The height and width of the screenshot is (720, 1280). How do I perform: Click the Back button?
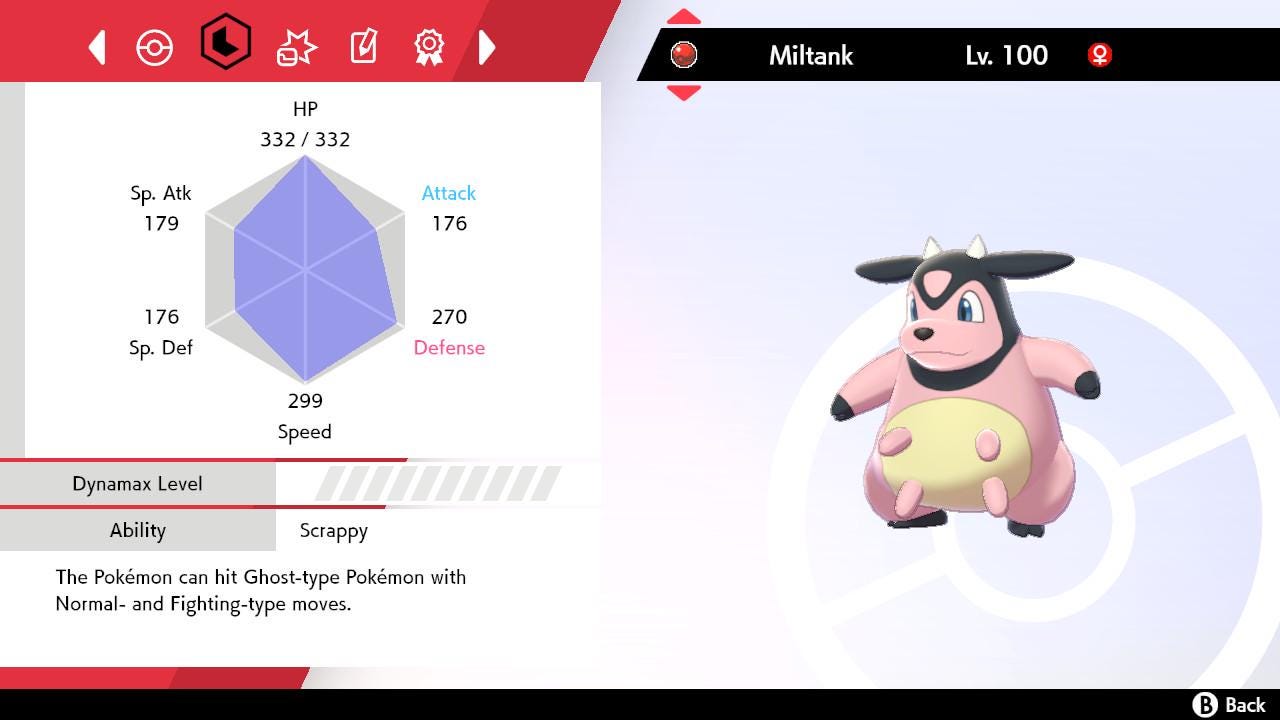pyautogui.click(x=1229, y=705)
